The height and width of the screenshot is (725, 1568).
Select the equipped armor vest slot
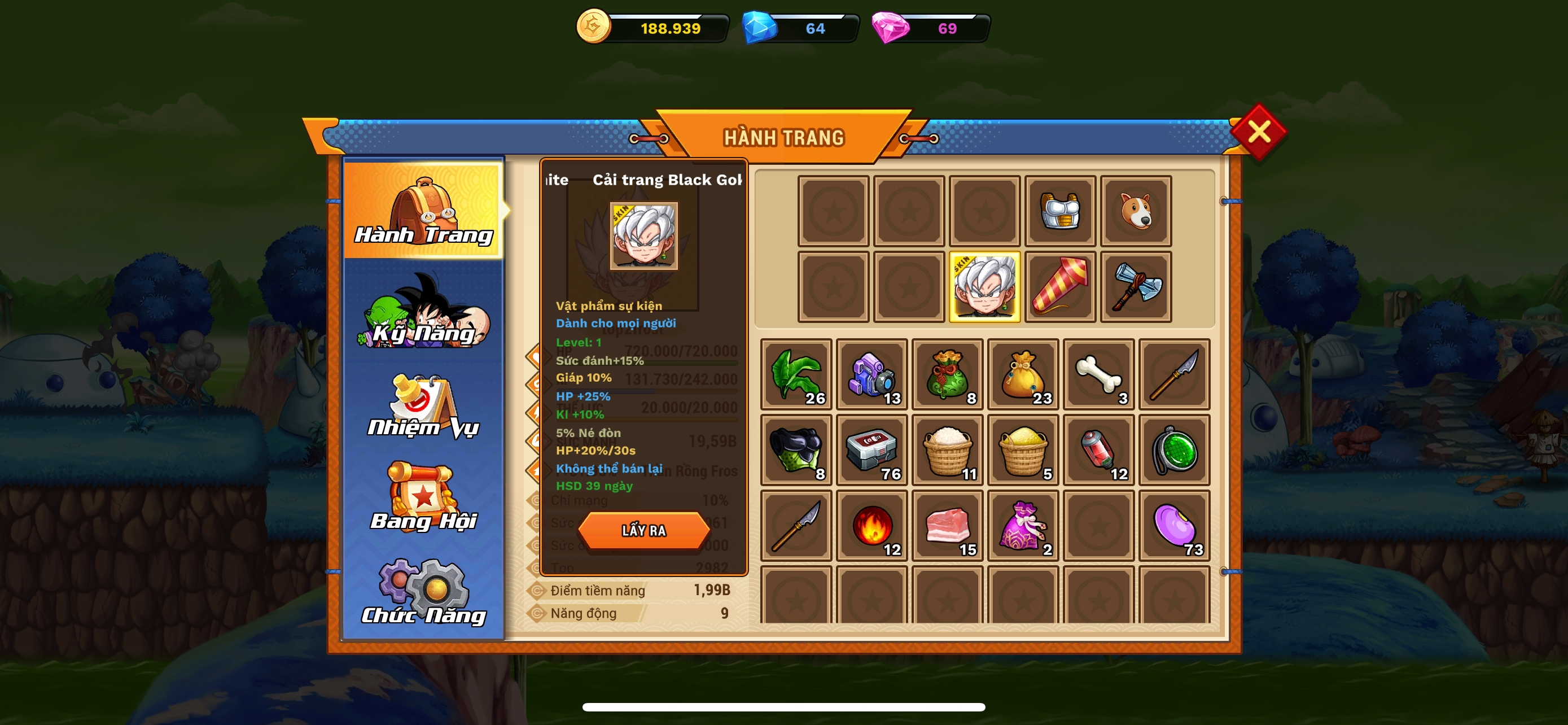tap(1060, 211)
